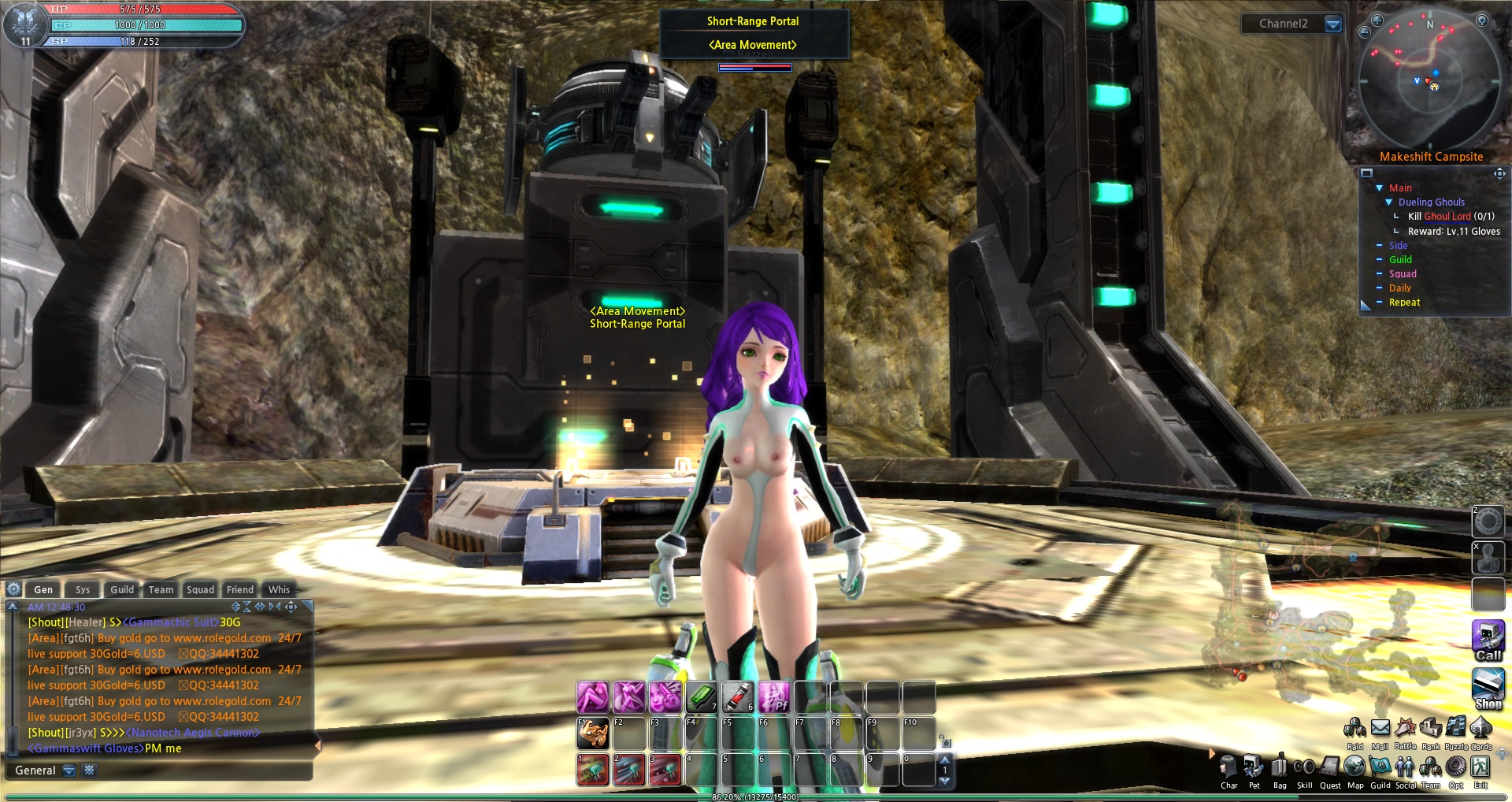The height and width of the screenshot is (802, 1512).
Task: Use the red canister potion slot
Action: 737,697
